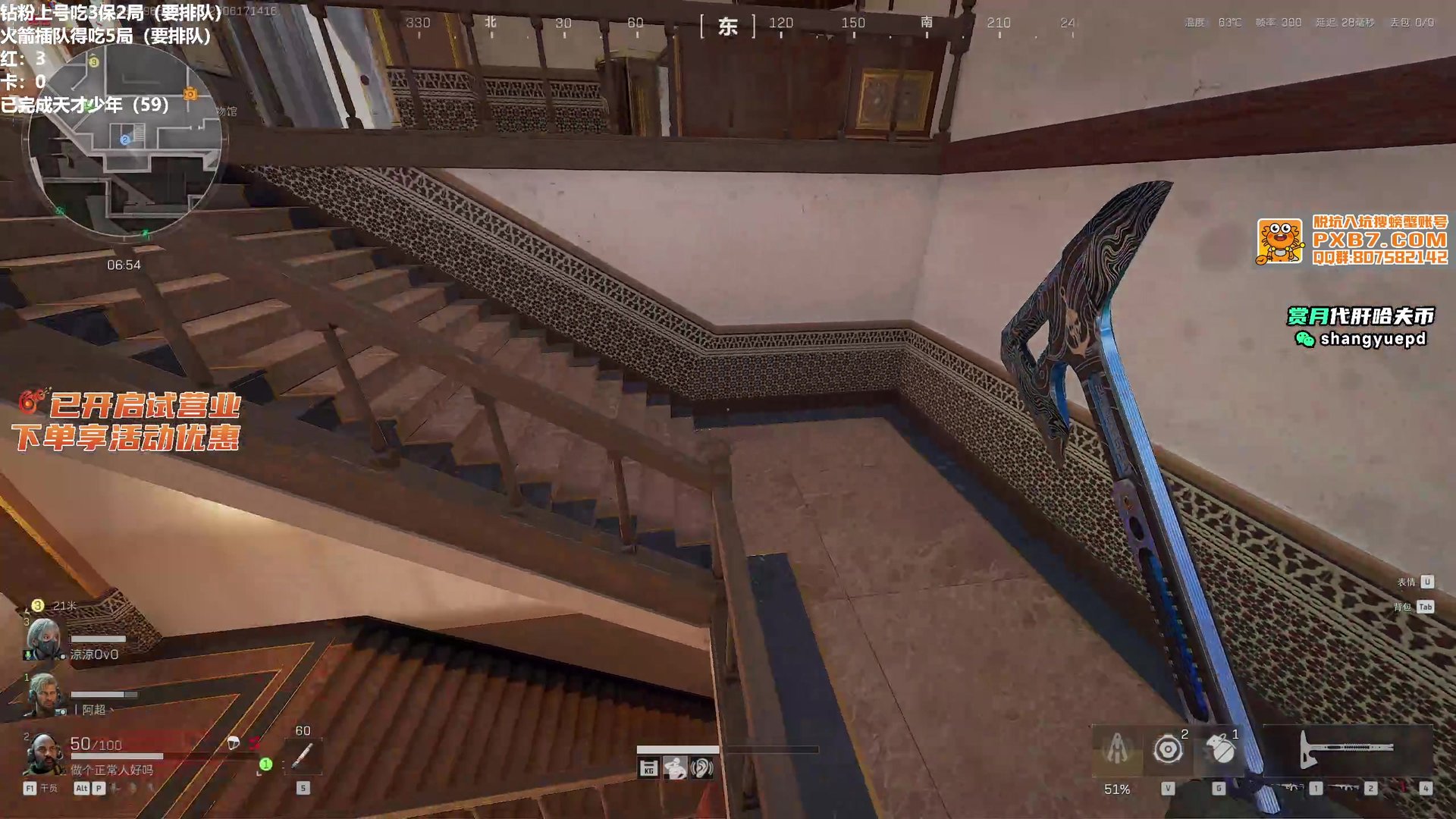
Task: Click the circular minimap
Action: (x=125, y=140)
